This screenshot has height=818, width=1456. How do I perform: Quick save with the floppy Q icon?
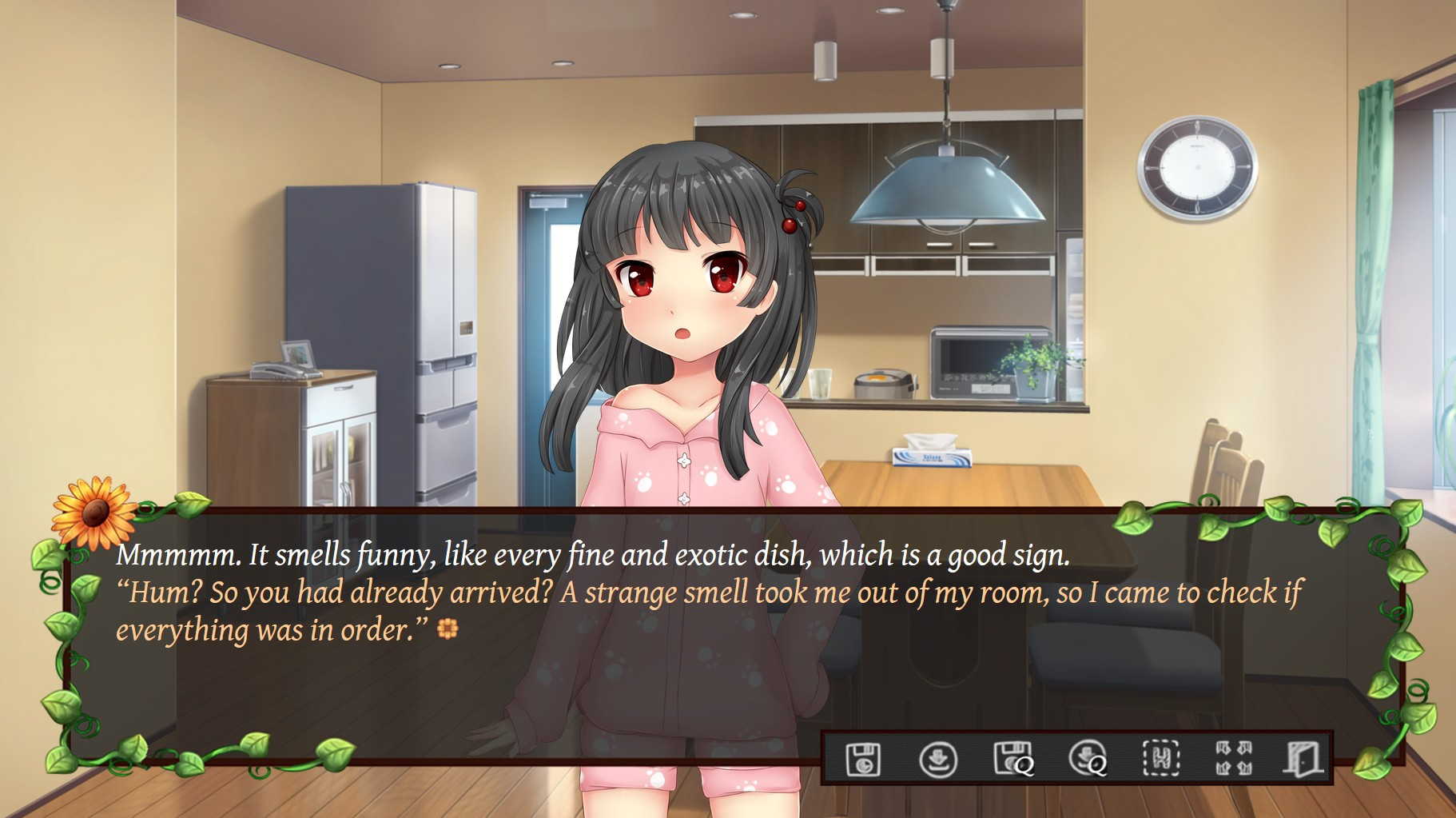point(1013,758)
